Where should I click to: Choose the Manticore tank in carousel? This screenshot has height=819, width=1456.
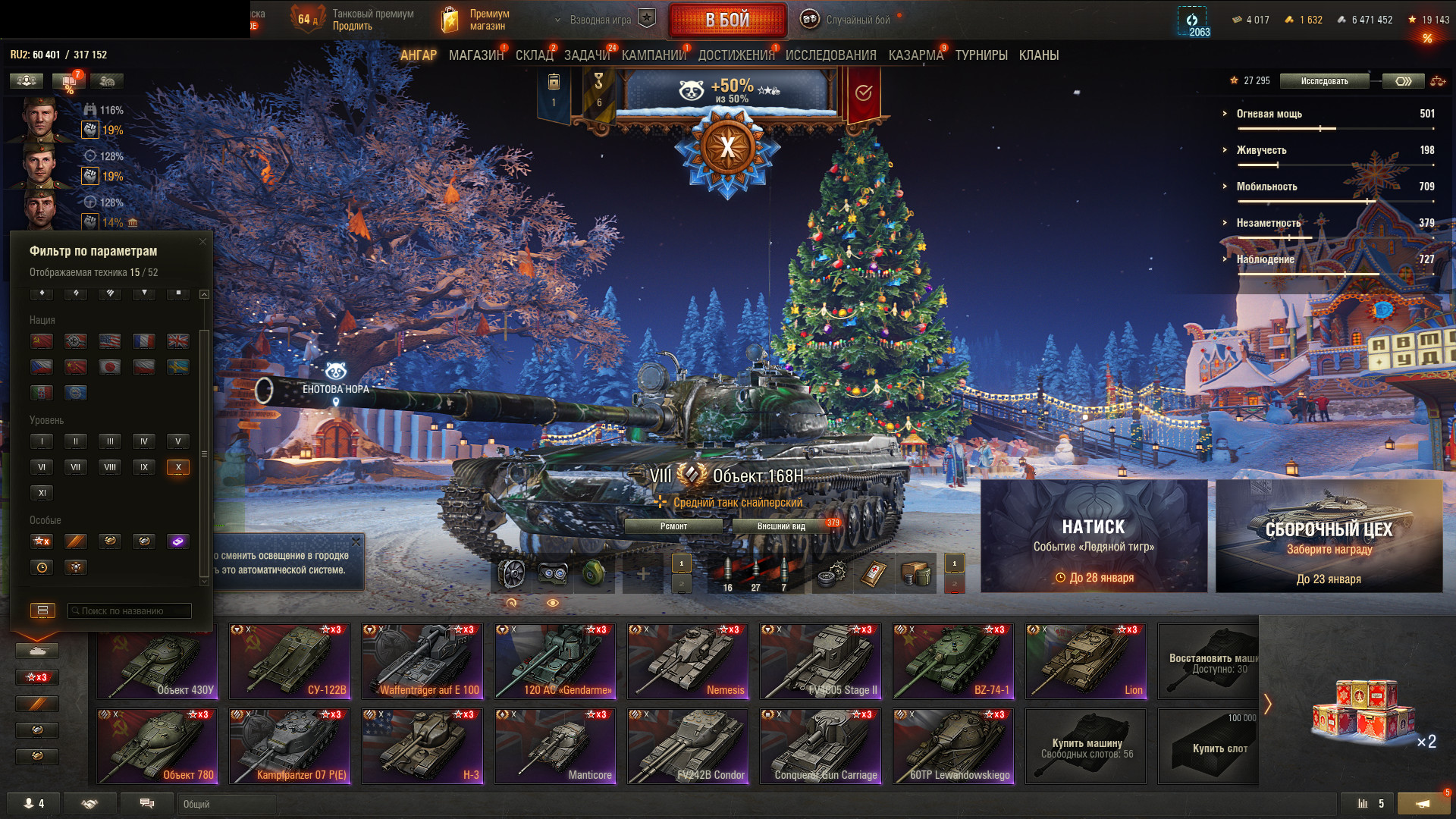pyautogui.click(x=555, y=745)
